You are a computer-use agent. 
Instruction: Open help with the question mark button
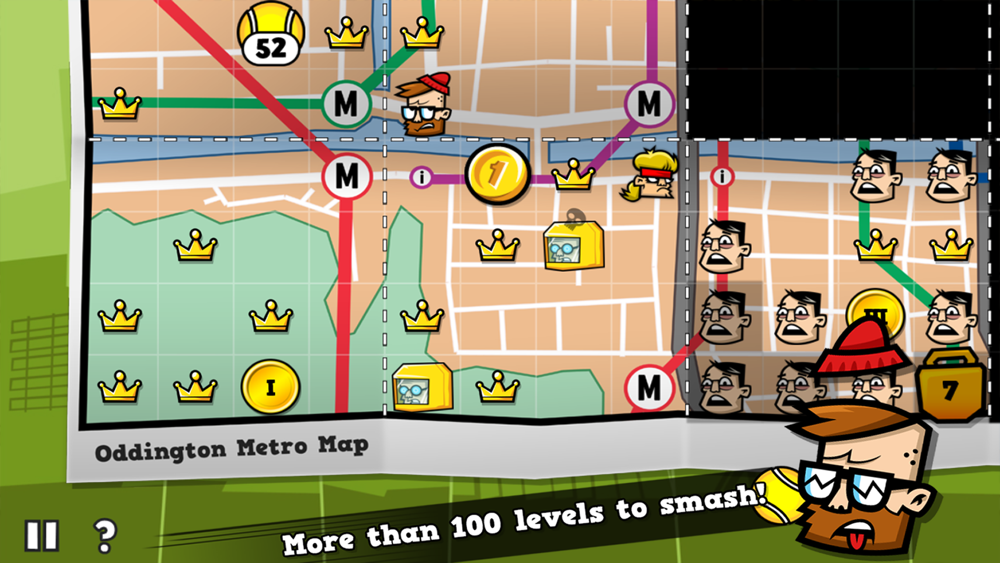pyautogui.click(x=103, y=536)
